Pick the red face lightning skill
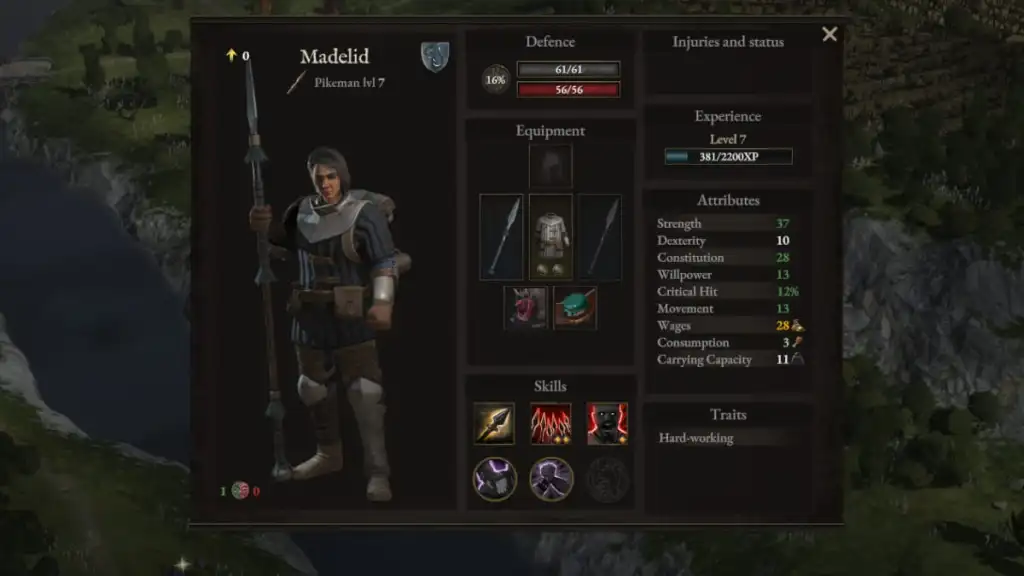The image size is (1024, 576). pos(607,423)
